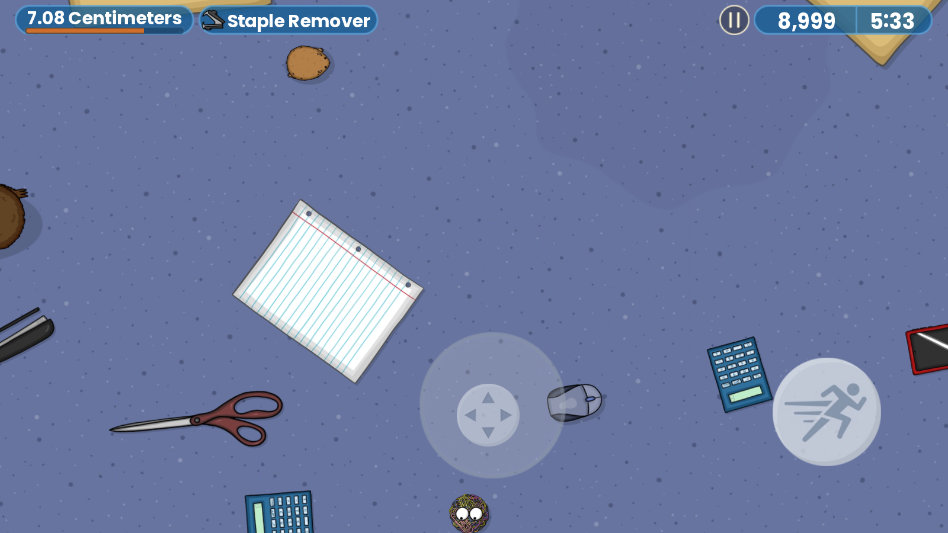Tap the virtual joystick's center pad
948x533 pixels.
(488, 415)
